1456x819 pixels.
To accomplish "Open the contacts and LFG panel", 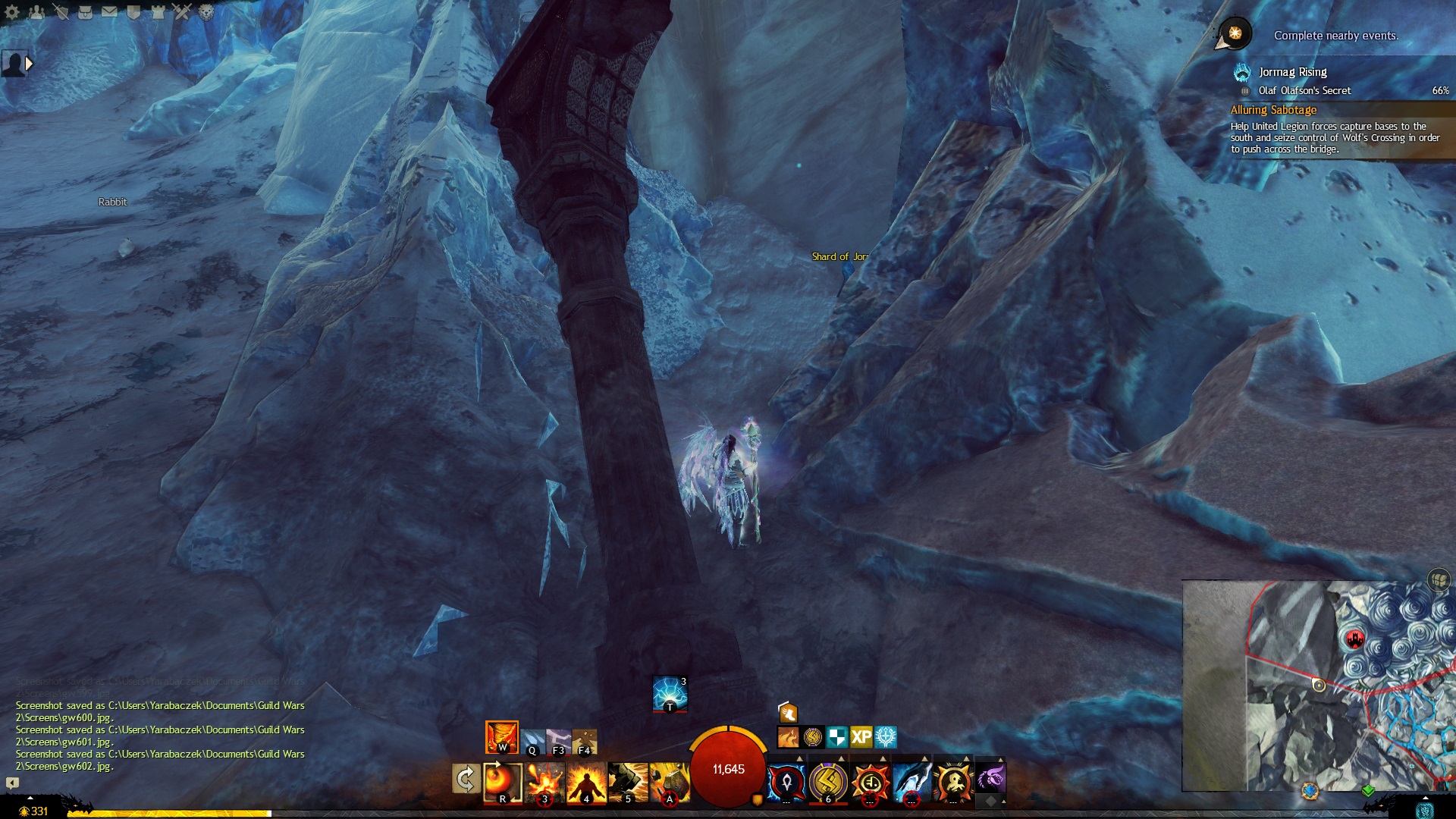I will [36, 11].
